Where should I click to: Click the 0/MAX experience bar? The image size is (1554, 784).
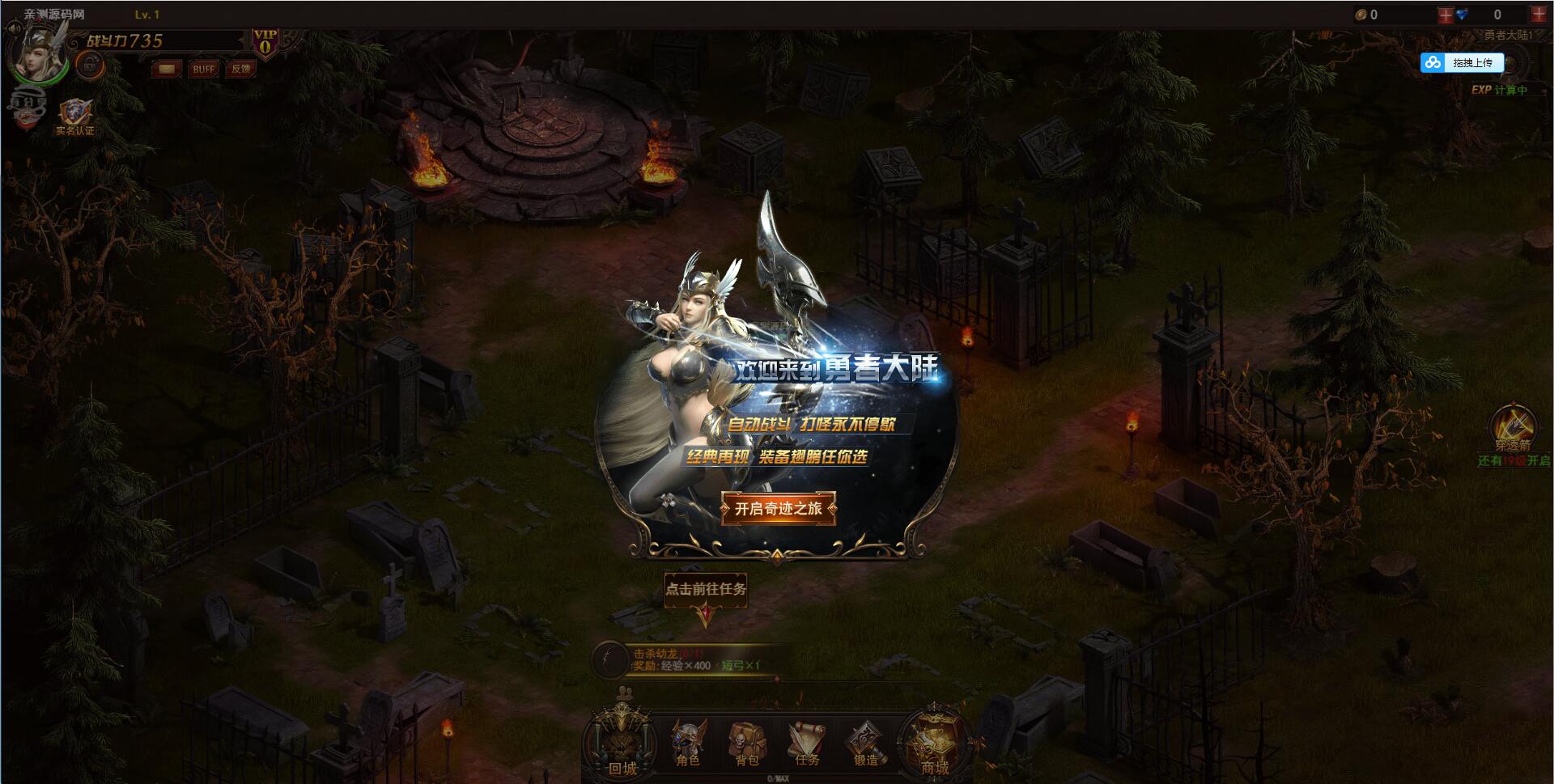pos(777,778)
